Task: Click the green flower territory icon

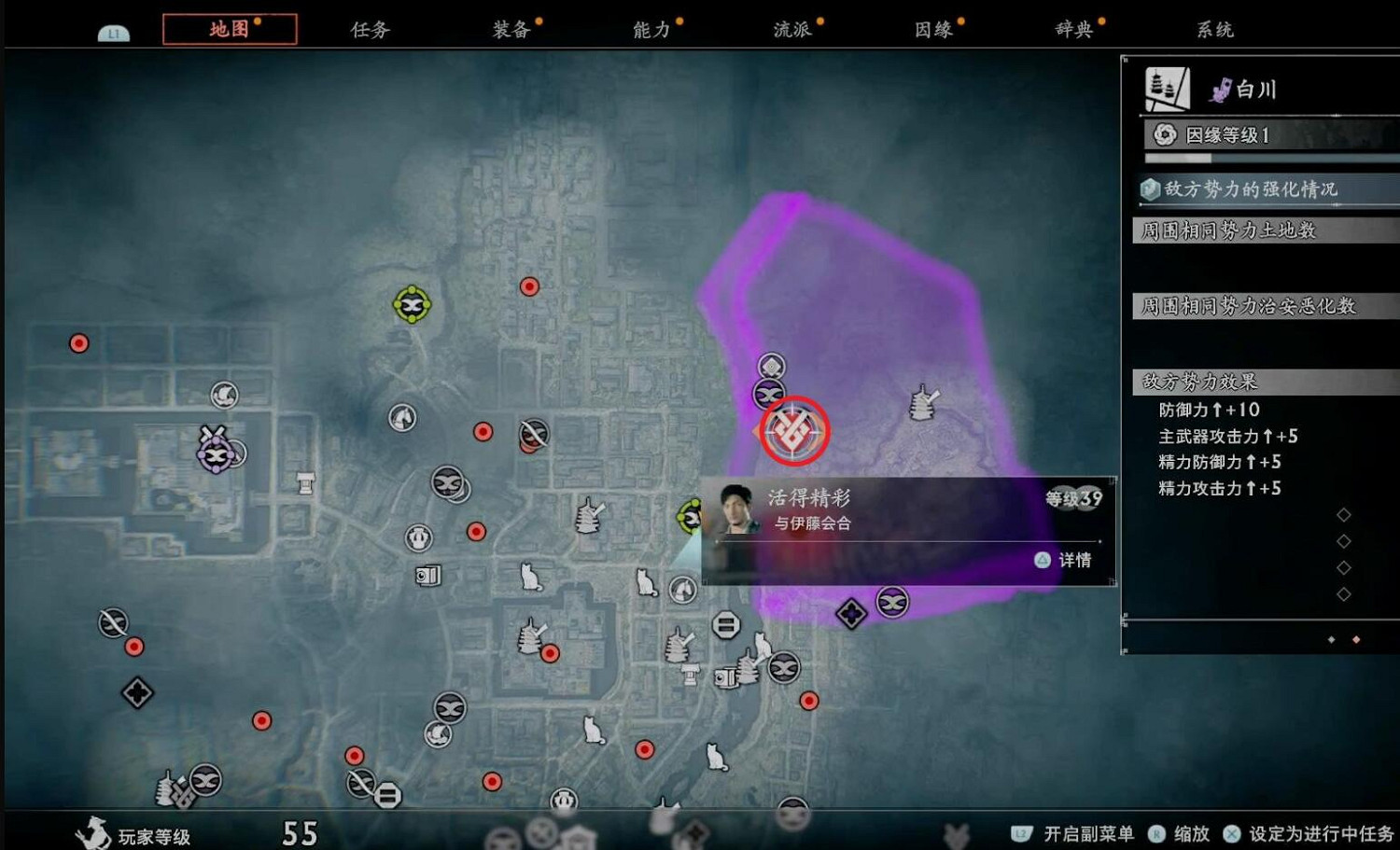Action: 414,302
